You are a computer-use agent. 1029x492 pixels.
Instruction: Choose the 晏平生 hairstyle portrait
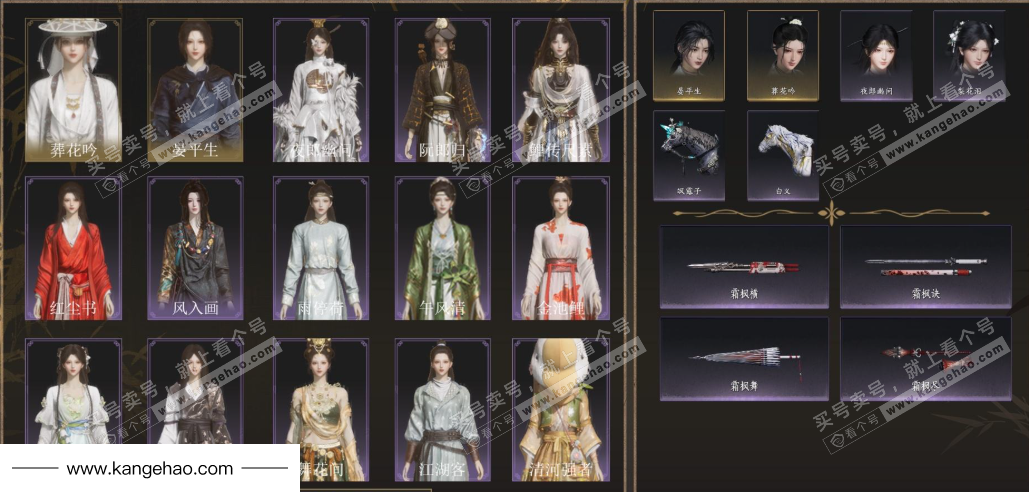tap(689, 55)
